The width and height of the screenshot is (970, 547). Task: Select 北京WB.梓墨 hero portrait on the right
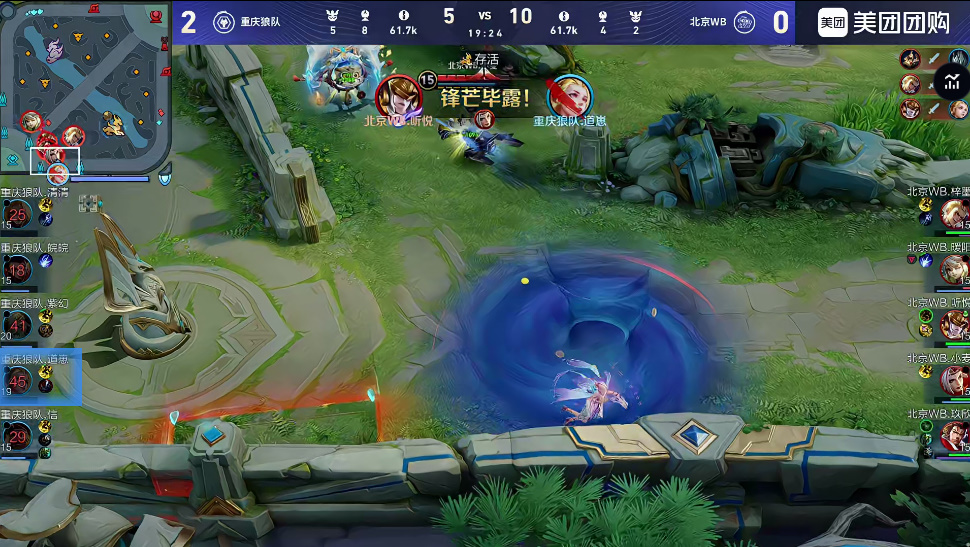pos(955,213)
